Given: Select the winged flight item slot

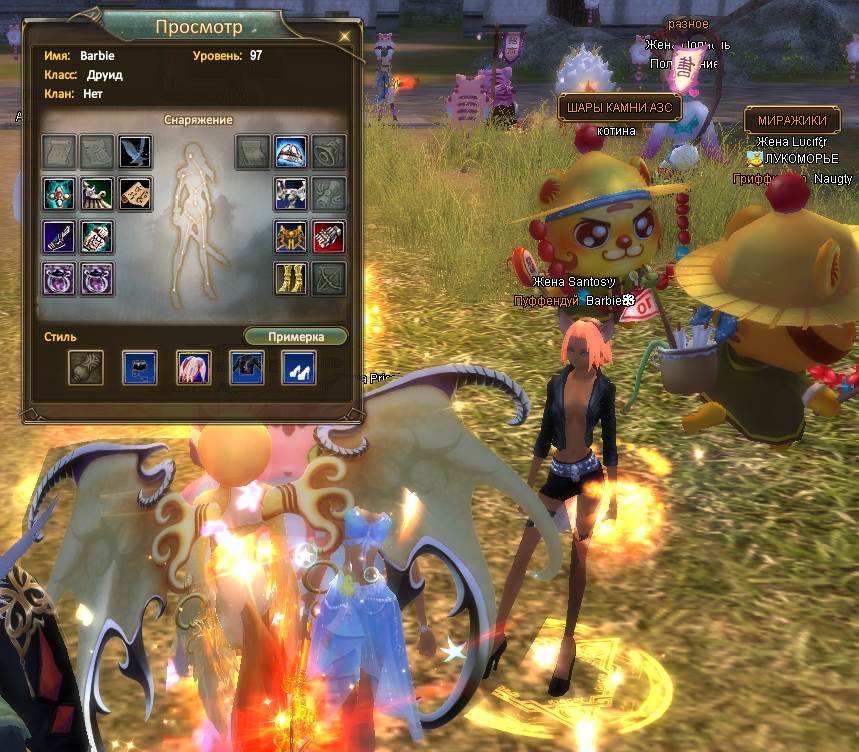Looking at the screenshot, I should (x=135, y=151).
